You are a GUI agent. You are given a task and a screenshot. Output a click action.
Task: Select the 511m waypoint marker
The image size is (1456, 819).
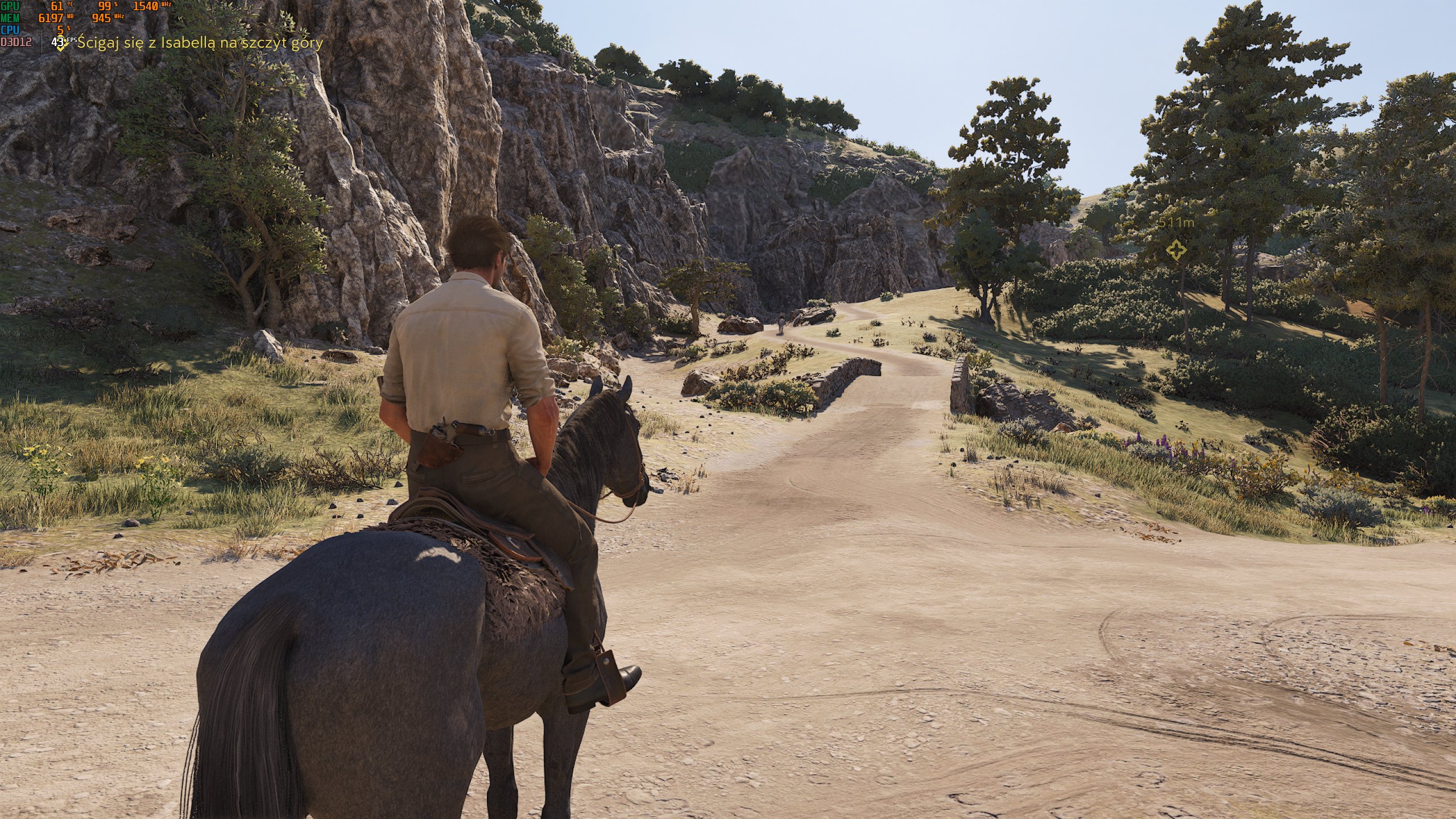point(1176,249)
